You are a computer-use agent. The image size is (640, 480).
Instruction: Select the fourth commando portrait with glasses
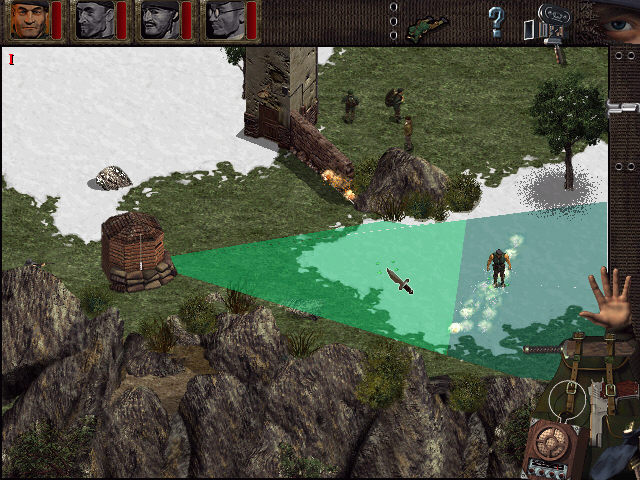pos(223,20)
